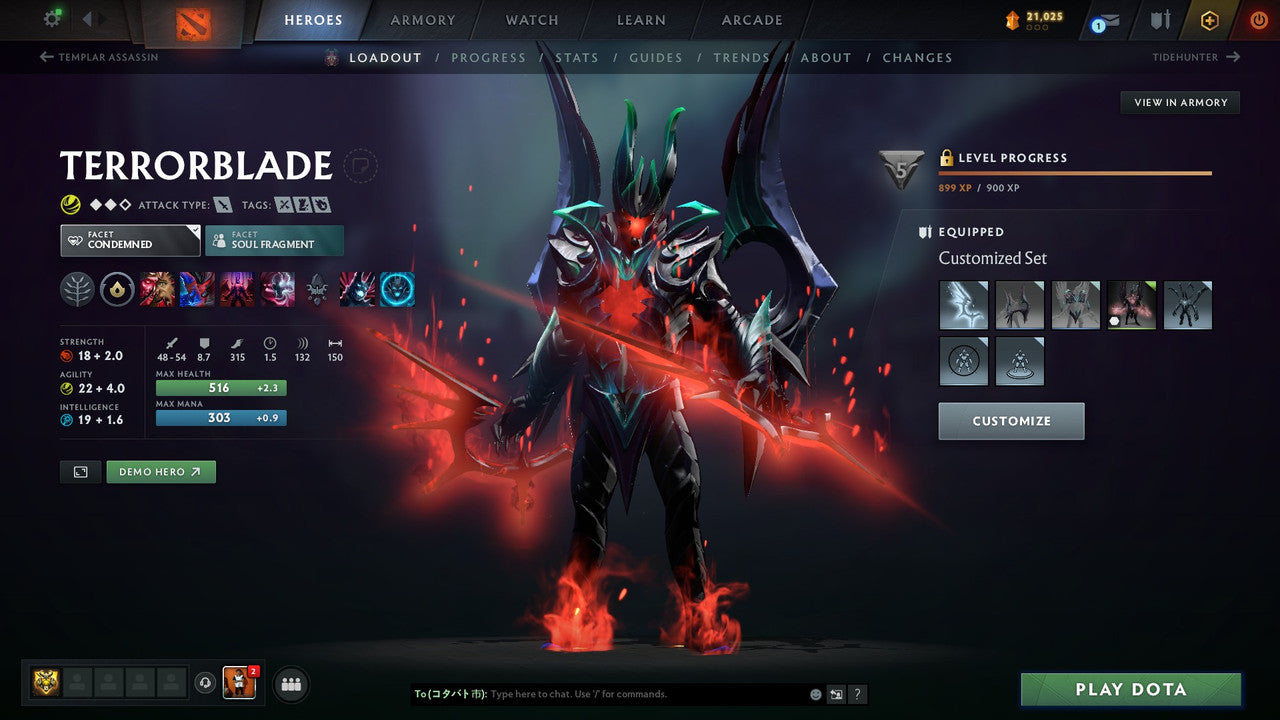This screenshot has width=1280, height=720.
Task: Click View in Armory
Action: coord(1179,102)
